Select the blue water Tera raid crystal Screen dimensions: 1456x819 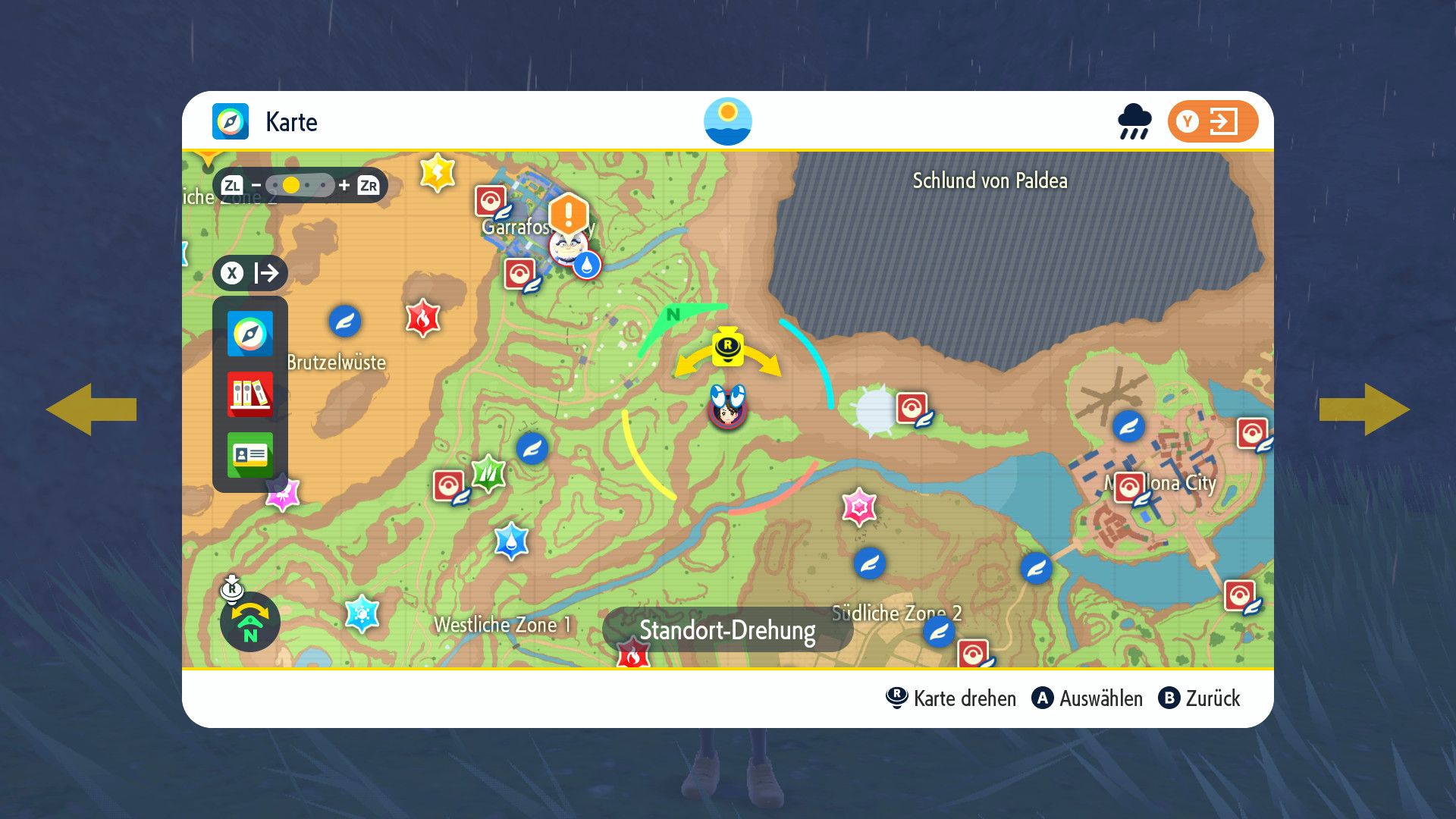(511, 541)
